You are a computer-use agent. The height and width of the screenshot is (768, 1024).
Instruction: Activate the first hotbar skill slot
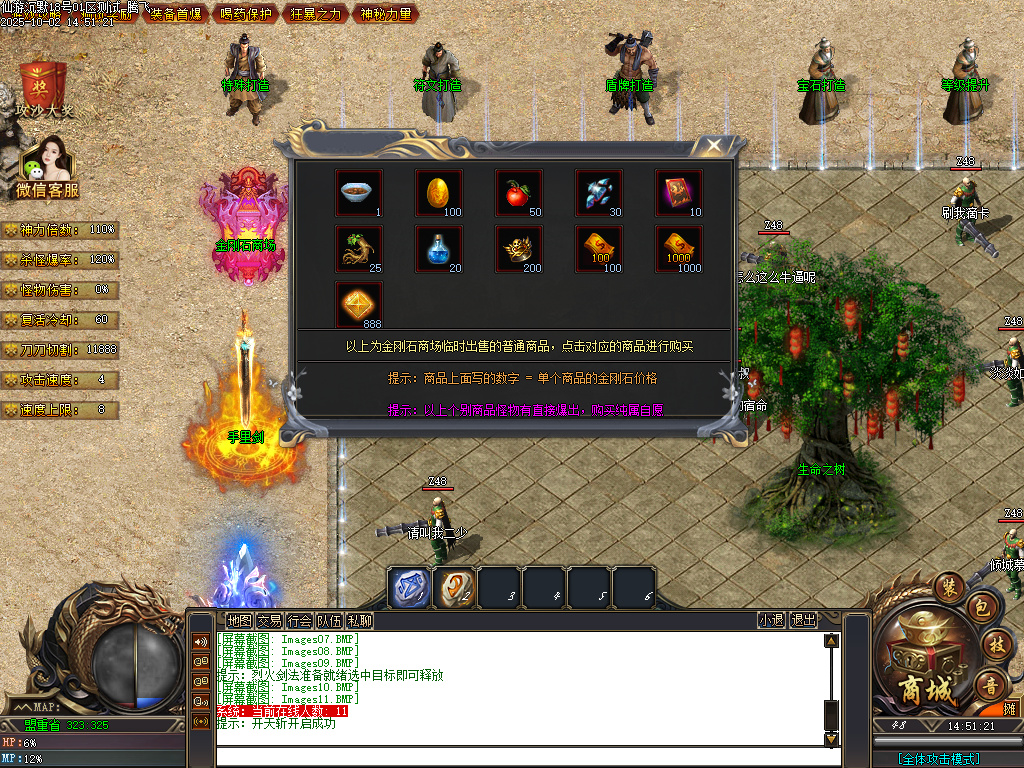click(409, 587)
